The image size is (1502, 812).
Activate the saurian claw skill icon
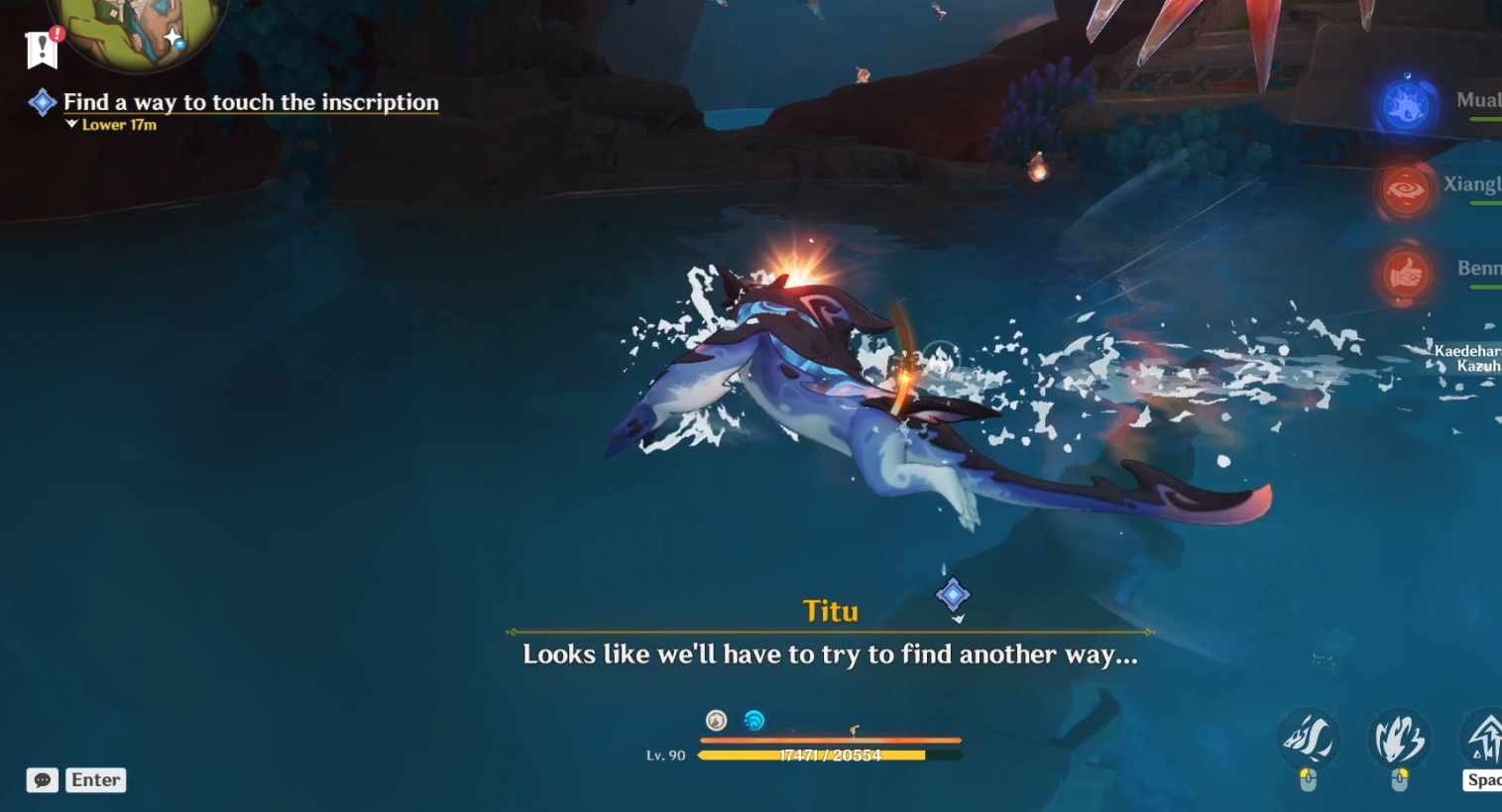click(1399, 739)
